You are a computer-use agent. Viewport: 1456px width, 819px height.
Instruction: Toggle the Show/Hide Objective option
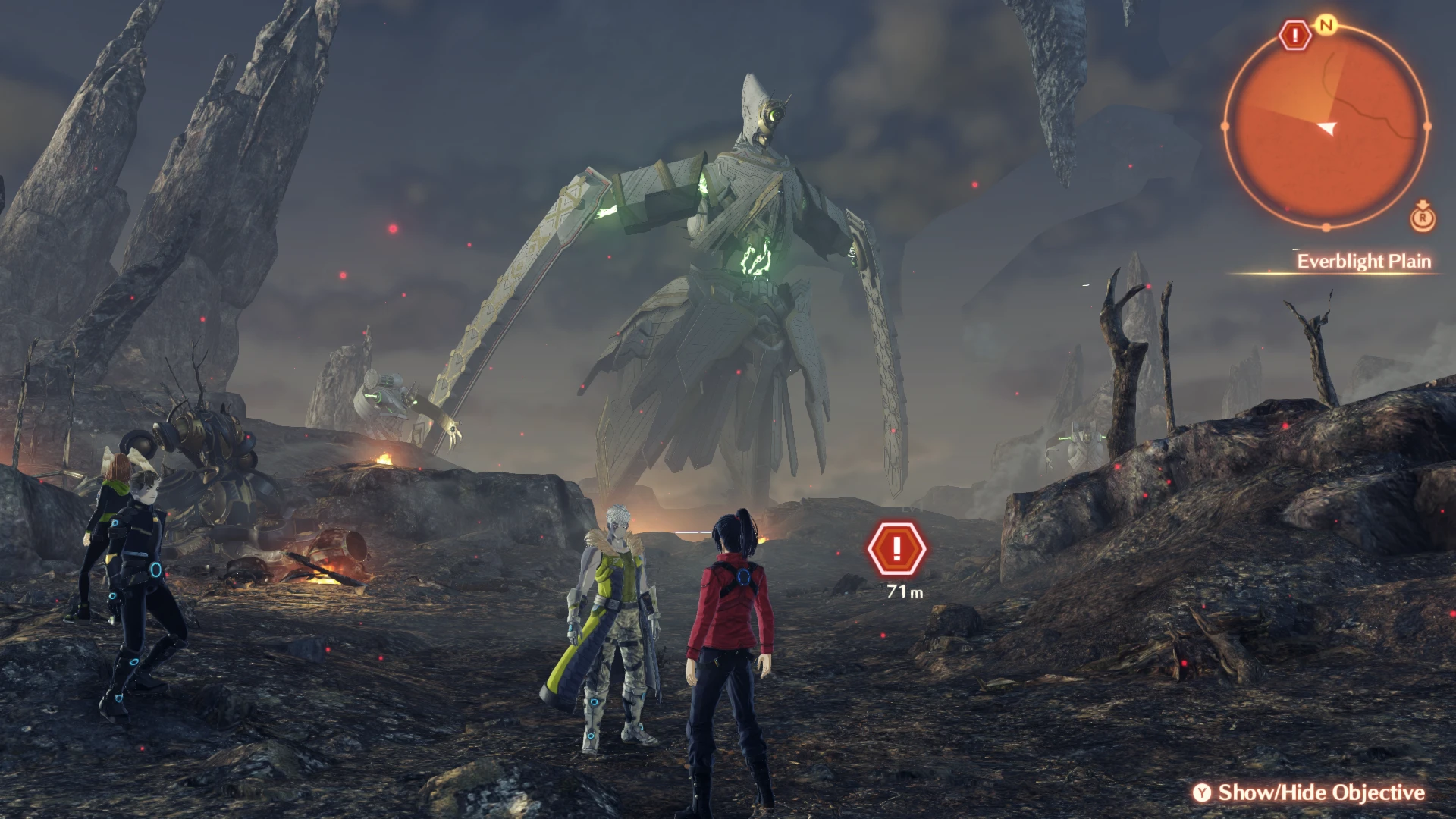coord(1310,792)
